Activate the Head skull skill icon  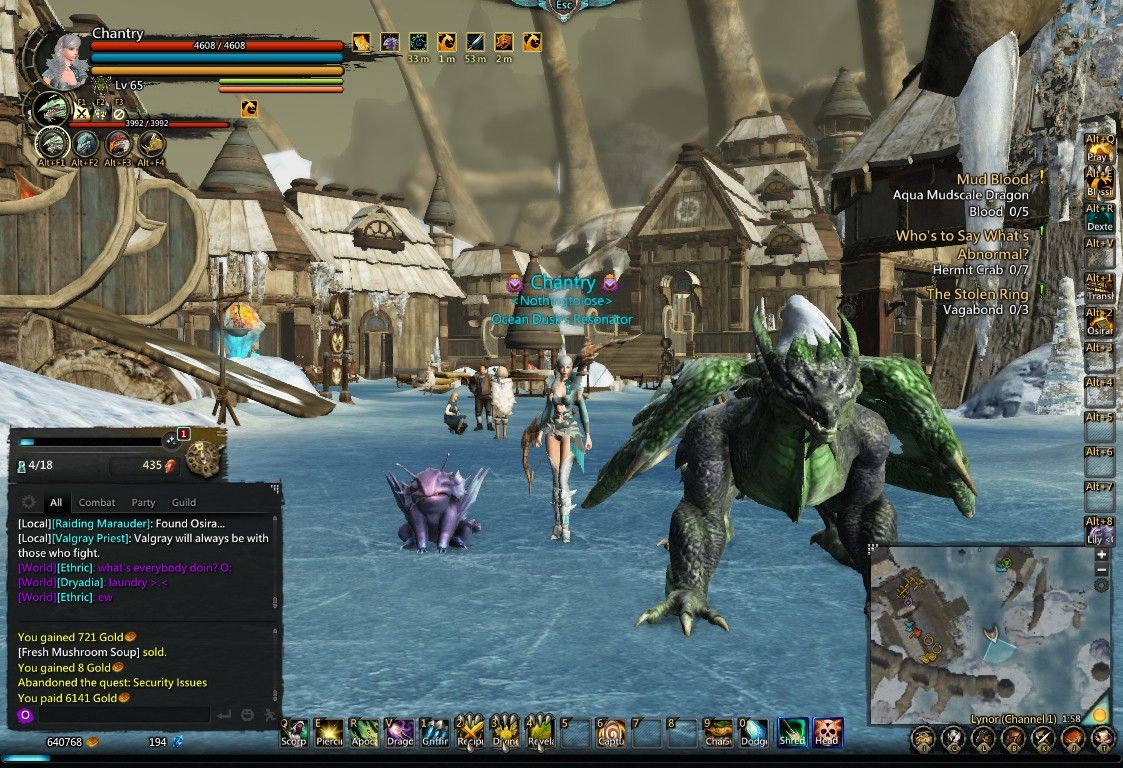(827, 733)
